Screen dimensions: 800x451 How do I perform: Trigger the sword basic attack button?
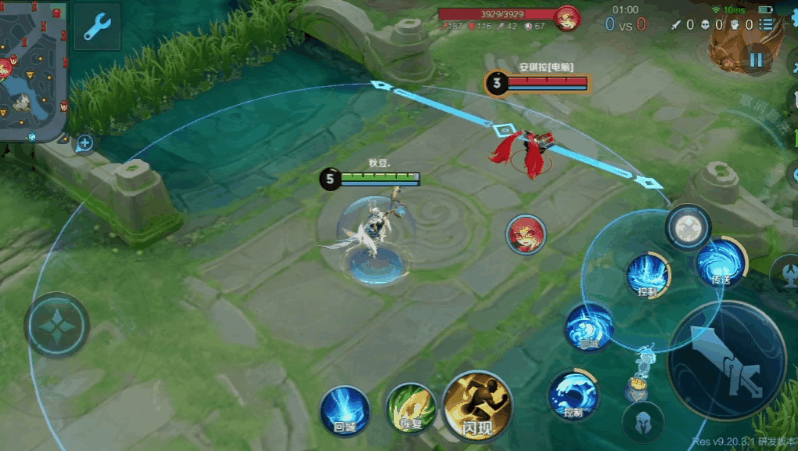(x=729, y=361)
